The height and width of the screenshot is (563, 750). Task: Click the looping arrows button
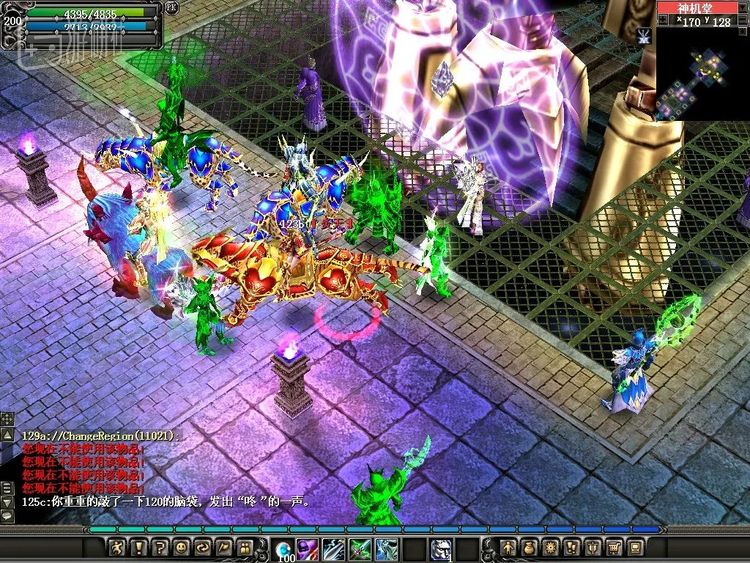coord(202,548)
